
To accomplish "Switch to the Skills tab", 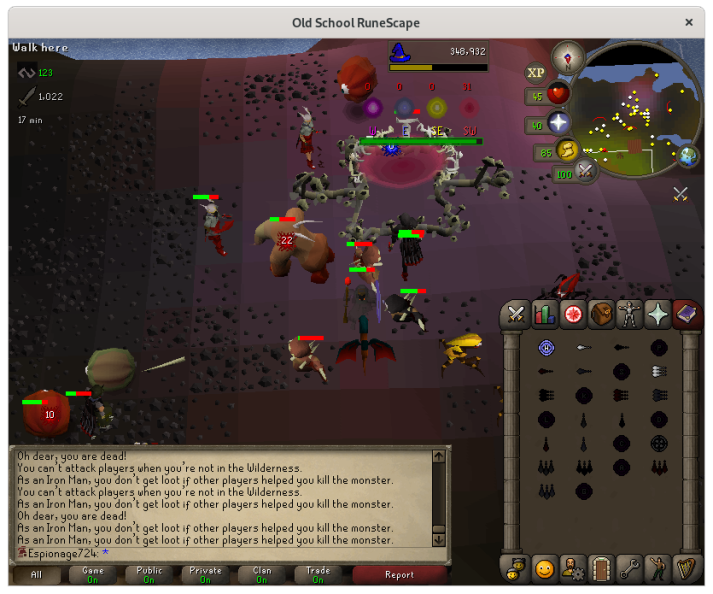I will (x=545, y=314).
